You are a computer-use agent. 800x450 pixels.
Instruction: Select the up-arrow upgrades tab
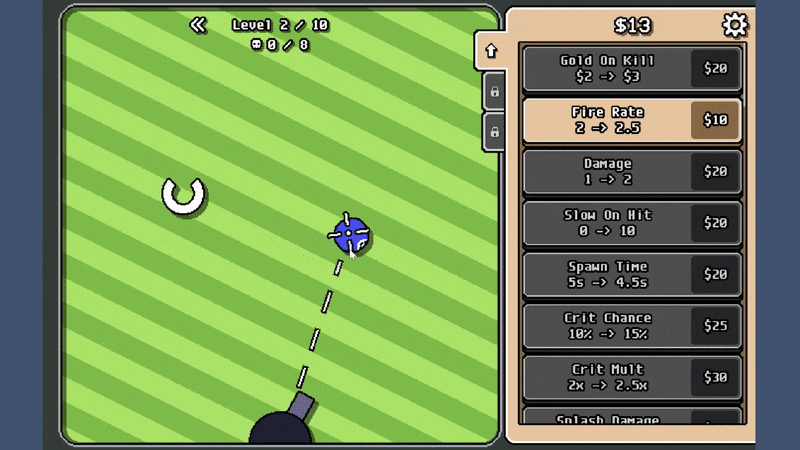click(x=491, y=51)
